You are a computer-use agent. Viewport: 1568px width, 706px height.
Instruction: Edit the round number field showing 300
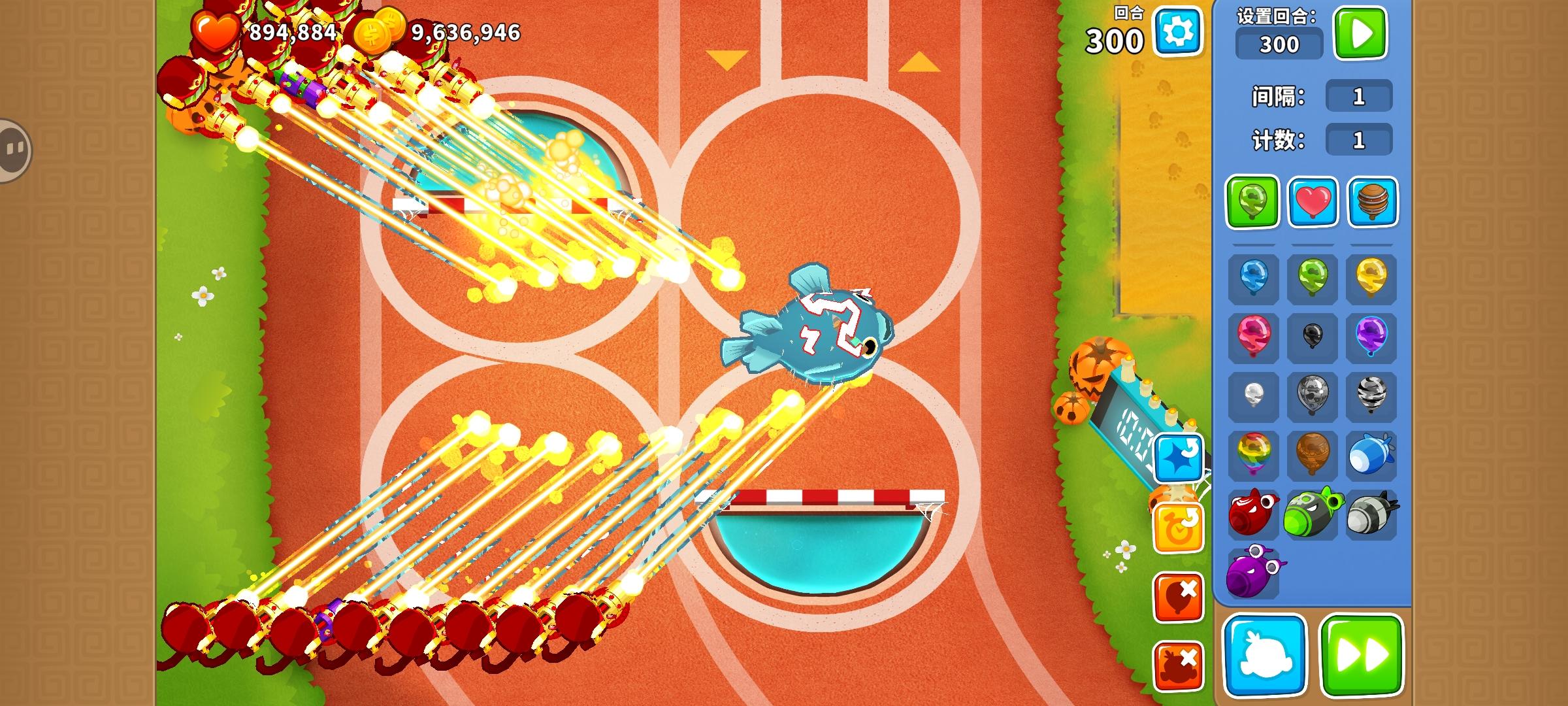1279,44
